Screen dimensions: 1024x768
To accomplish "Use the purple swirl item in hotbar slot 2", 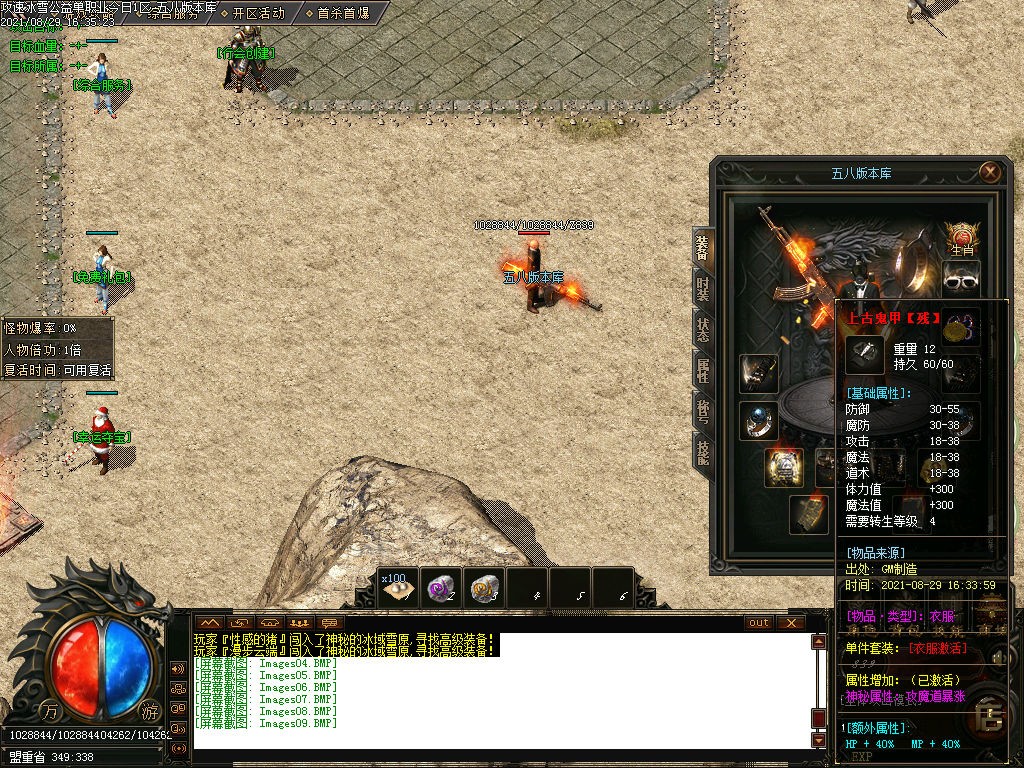I will (x=442, y=588).
